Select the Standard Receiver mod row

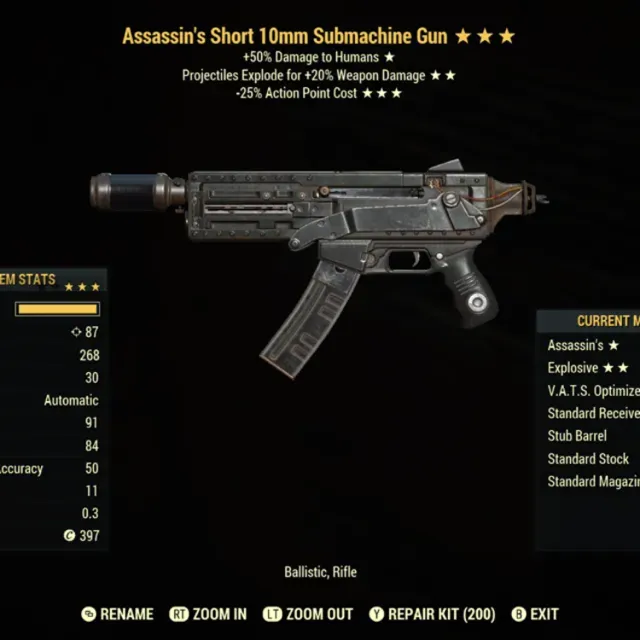(x=592, y=413)
